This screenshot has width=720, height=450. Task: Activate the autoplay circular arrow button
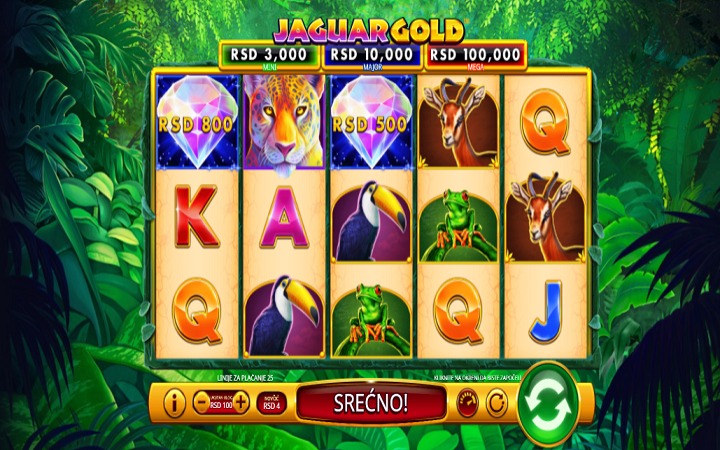point(497,403)
